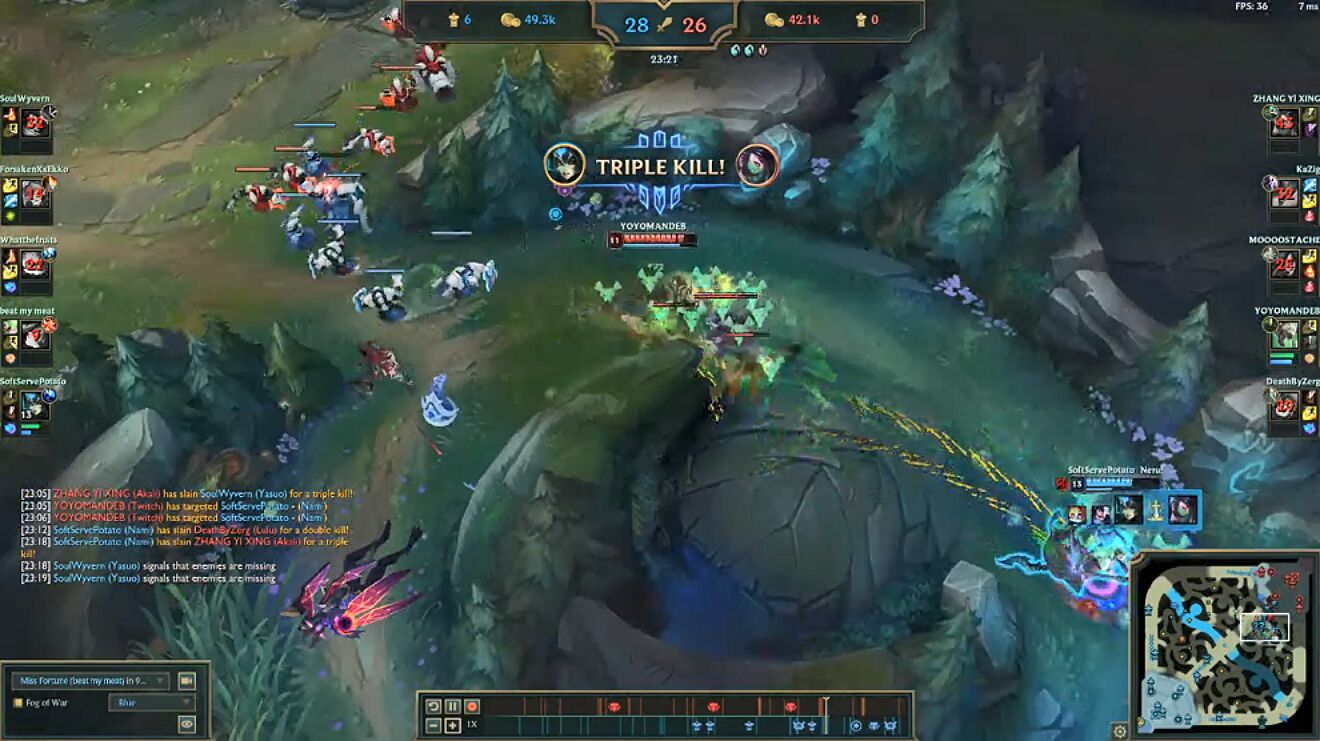
Task: Jump to the first red kill marker on timeline
Action: point(614,706)
